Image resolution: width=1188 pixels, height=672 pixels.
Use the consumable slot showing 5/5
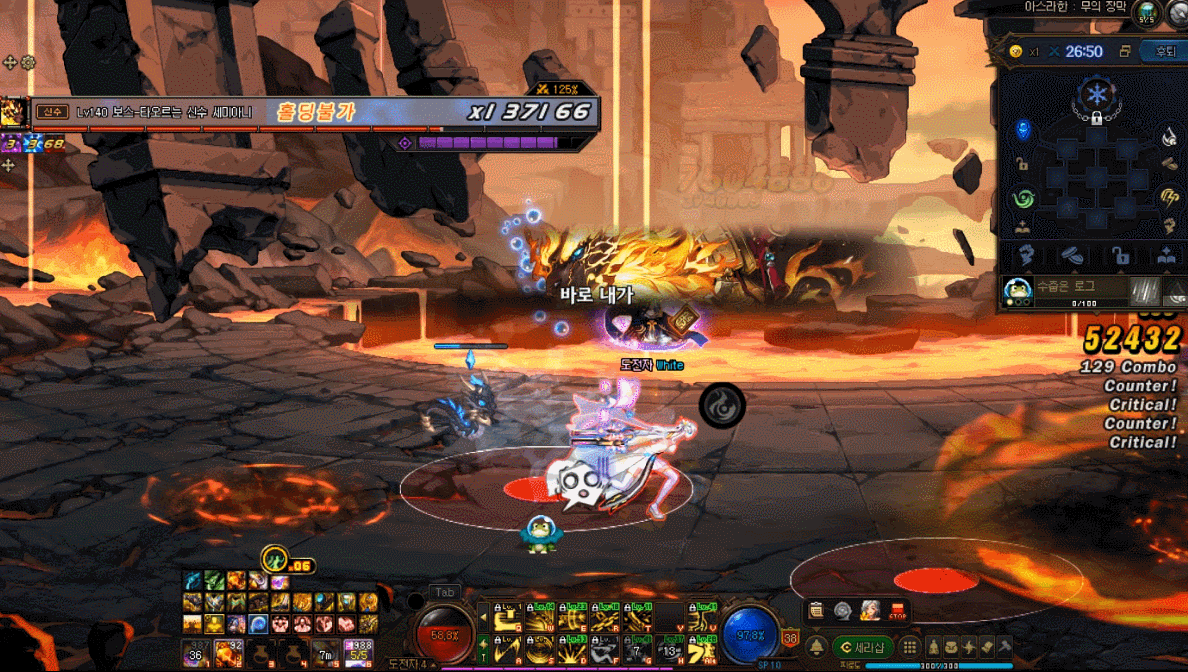(x=357, y=653)
